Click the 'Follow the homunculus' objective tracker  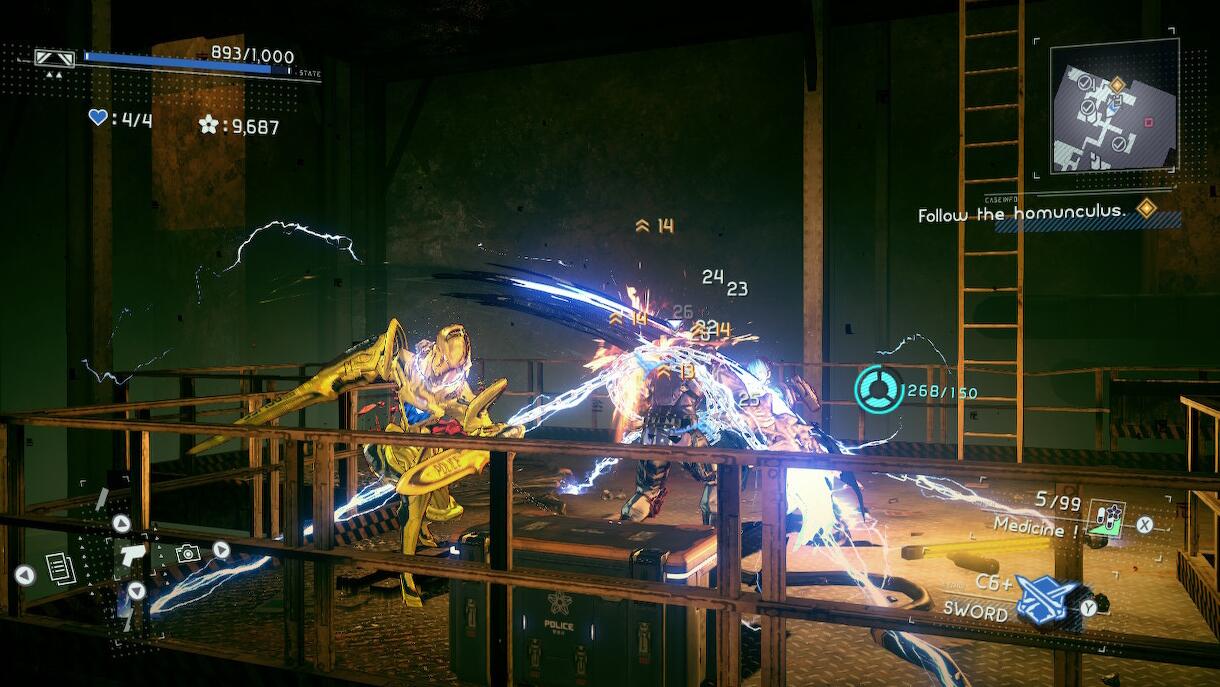coord(1022,213)
